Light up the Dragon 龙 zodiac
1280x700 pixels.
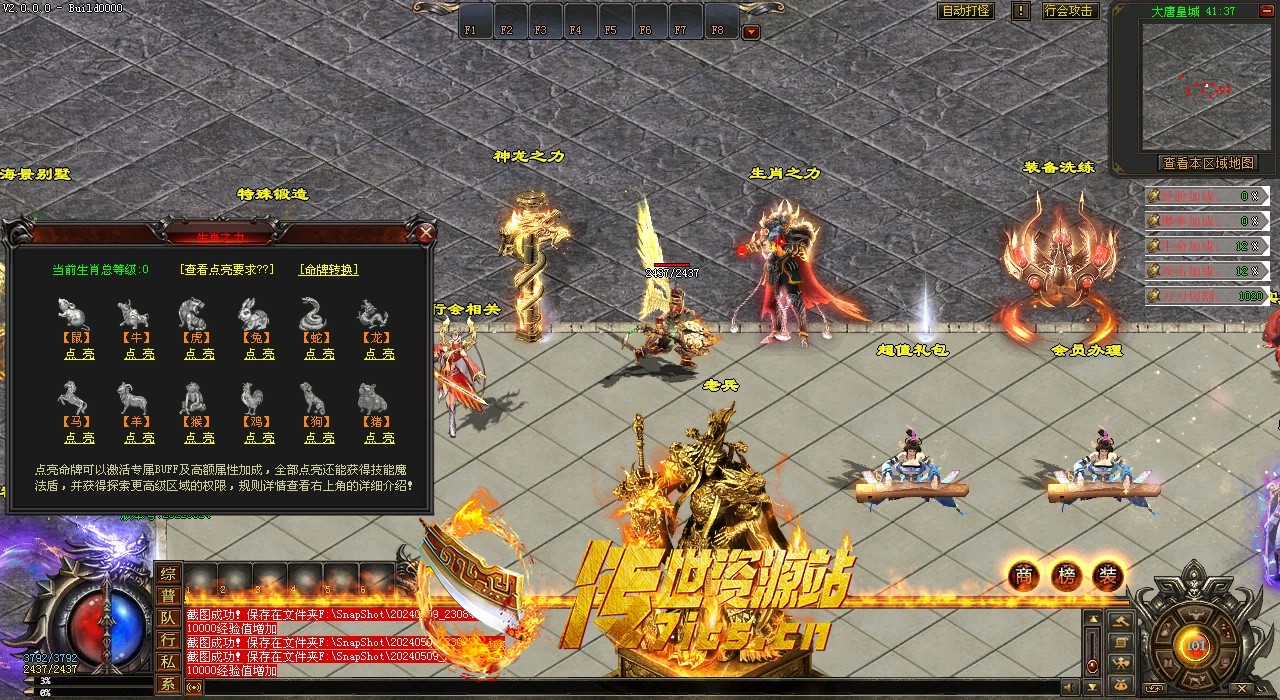tap(379, 354)
